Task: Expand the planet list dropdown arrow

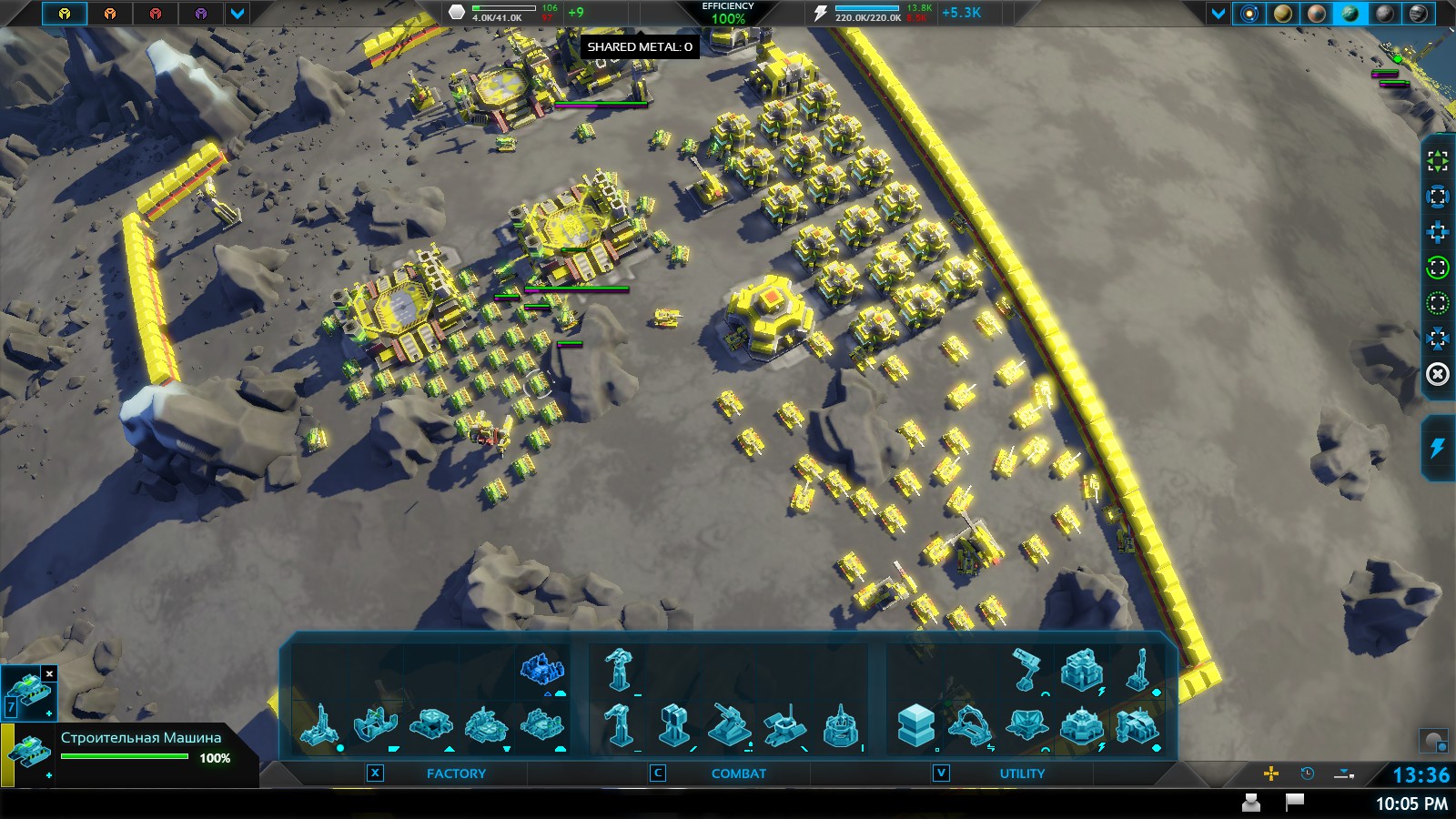Action: coord(1218,14)
